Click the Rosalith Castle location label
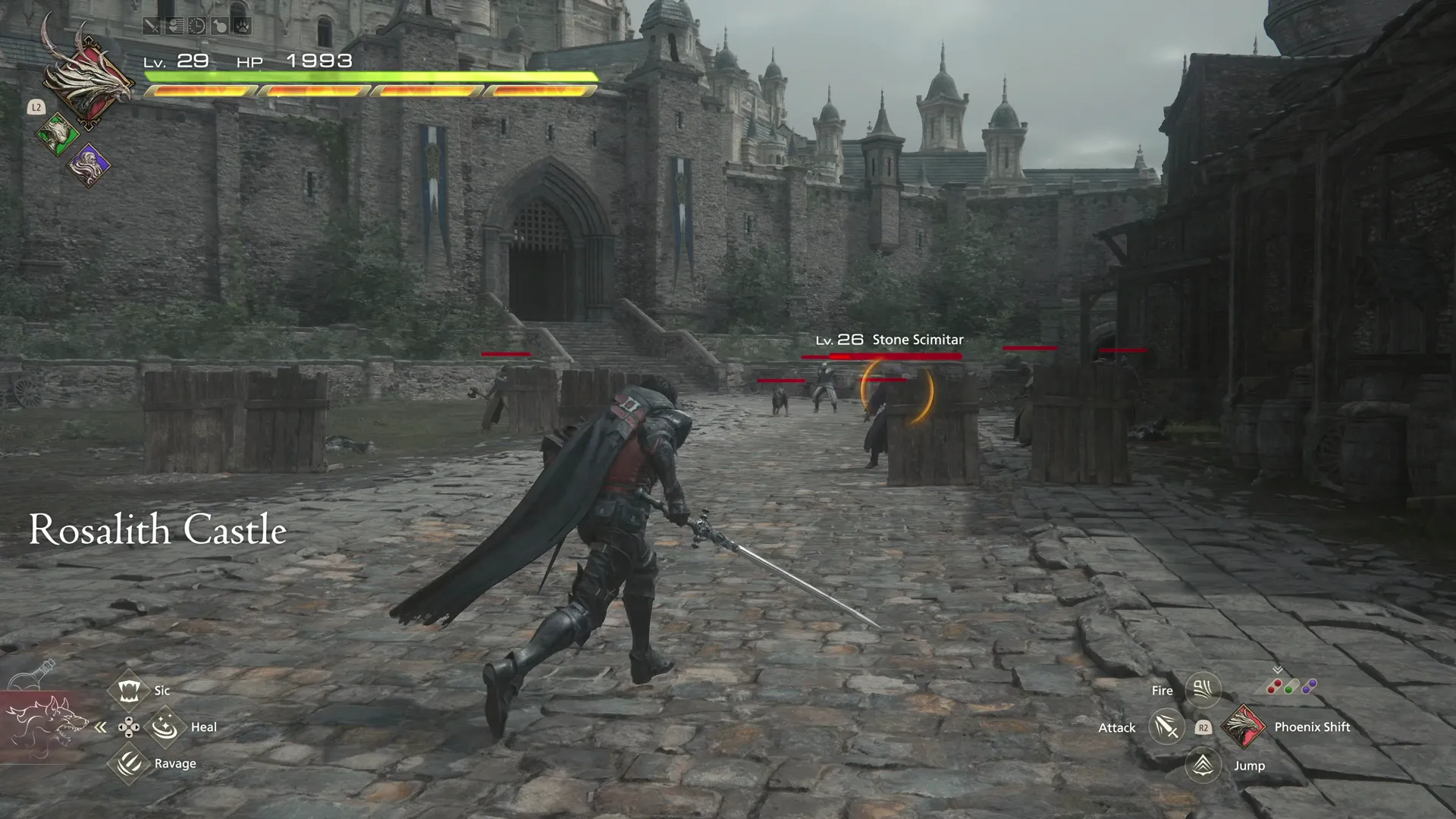The image size is (1456, 819). [x=157, y=530]
